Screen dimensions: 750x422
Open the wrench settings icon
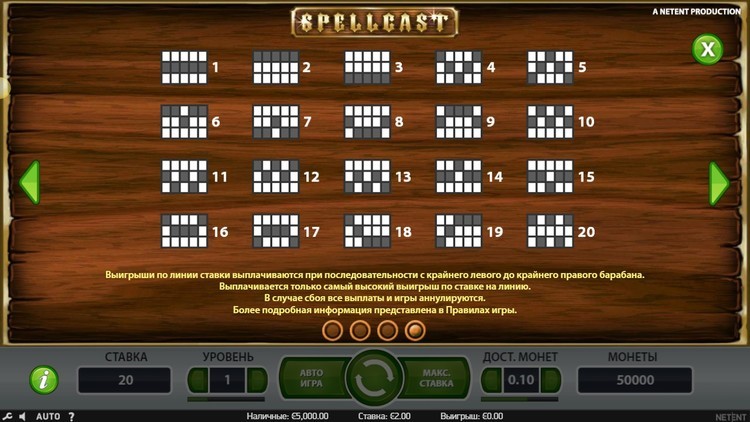click(x=7, y=416)
